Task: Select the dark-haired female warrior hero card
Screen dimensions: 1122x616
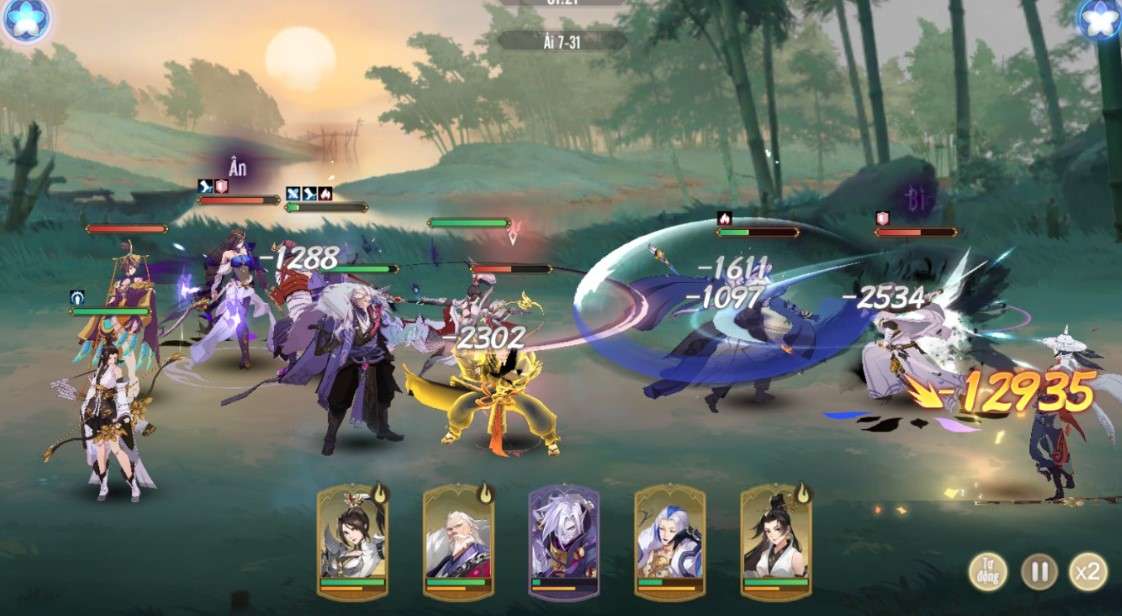Action: coord(353,540)
